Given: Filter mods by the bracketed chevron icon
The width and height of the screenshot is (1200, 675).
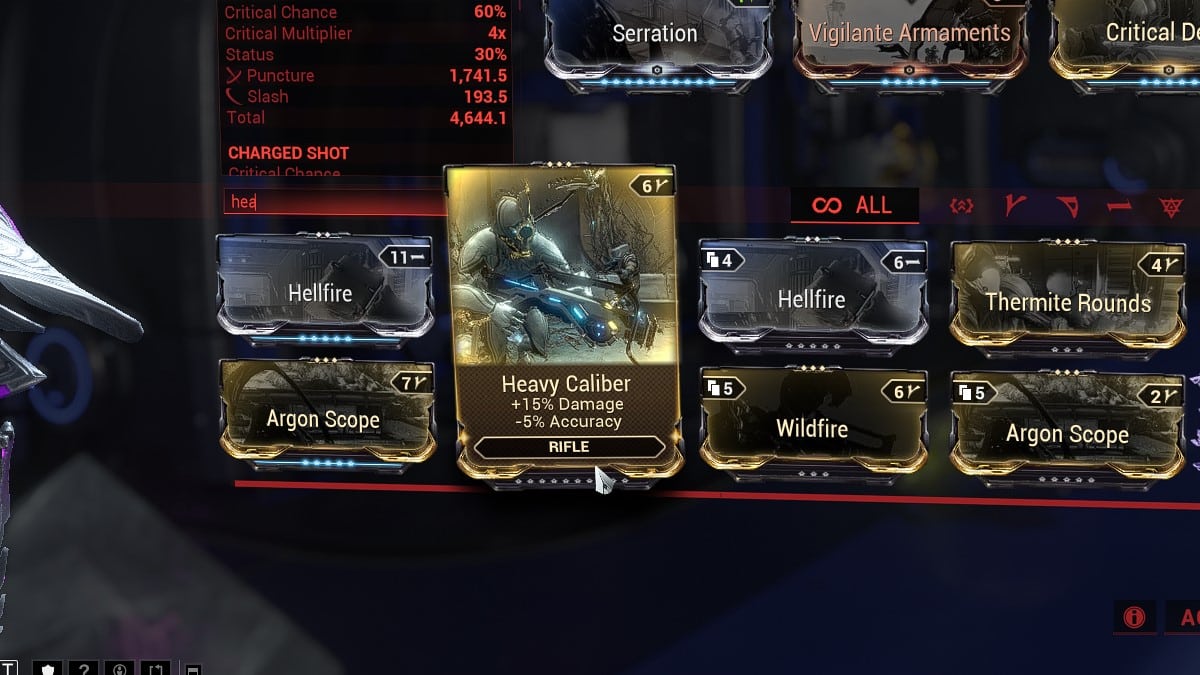Looking at the screenshot, I should tap(962, 207).
